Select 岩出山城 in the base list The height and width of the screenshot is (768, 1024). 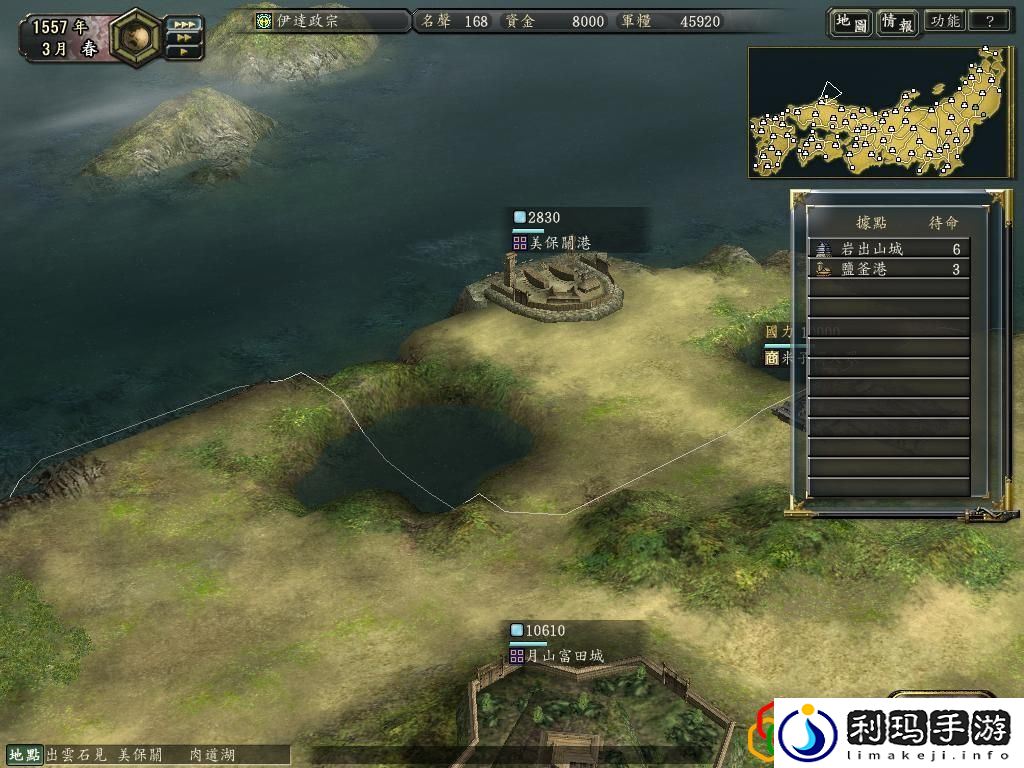pyautogui.click(x=888, y=249)
